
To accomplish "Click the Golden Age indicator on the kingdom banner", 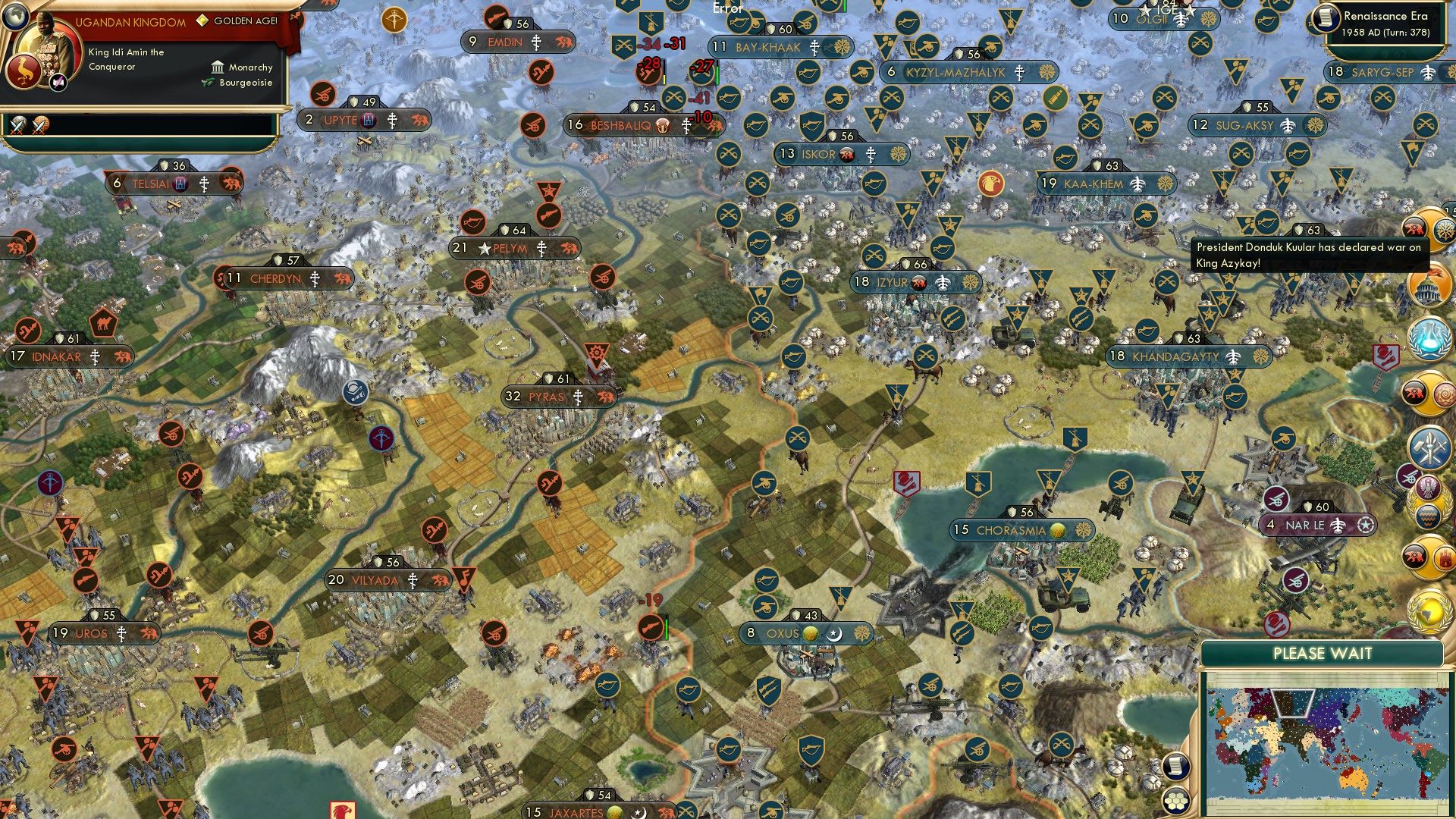I will point(202,20).
